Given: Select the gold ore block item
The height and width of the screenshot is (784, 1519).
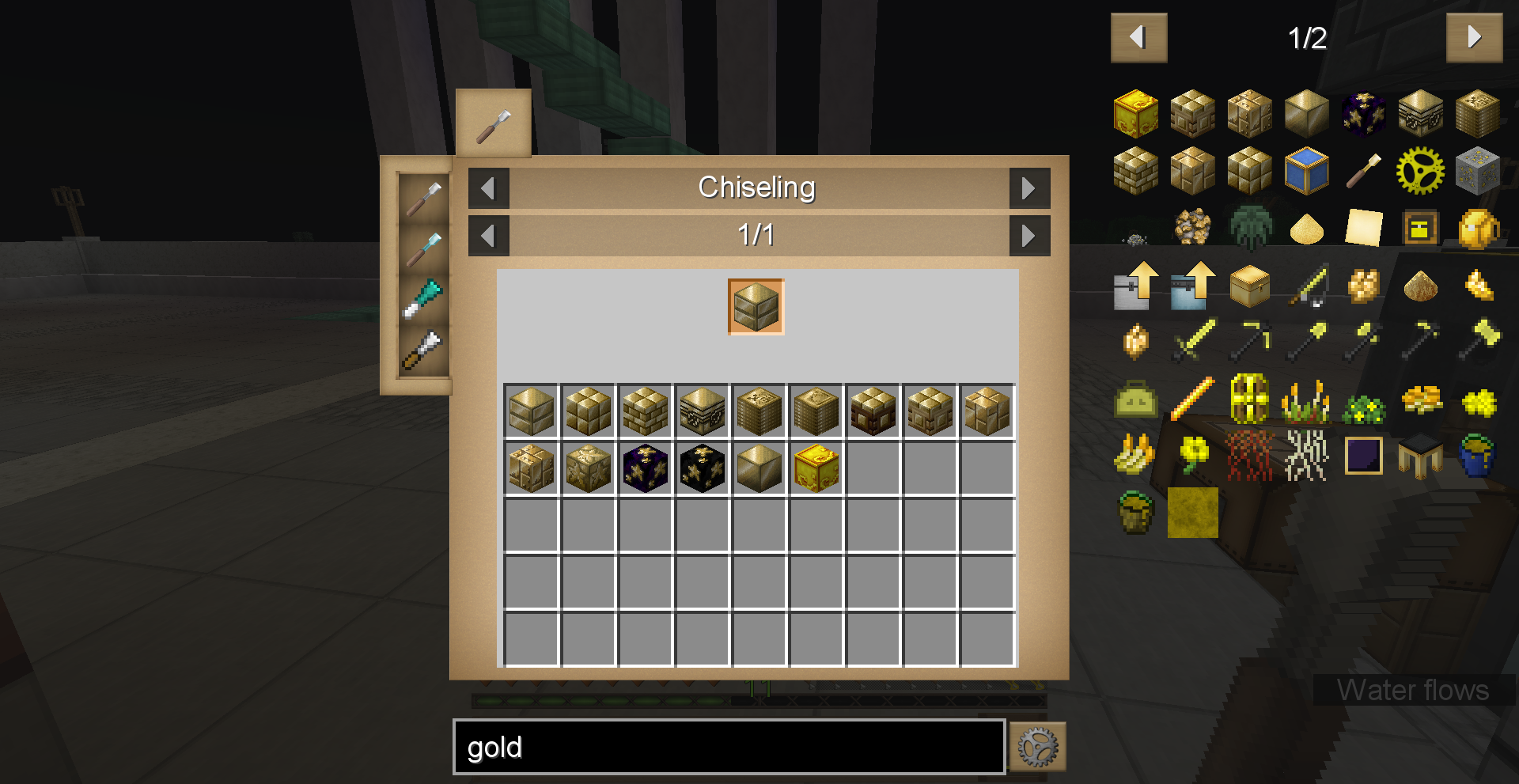Looking at the screenshot, I should [1476, 170].
